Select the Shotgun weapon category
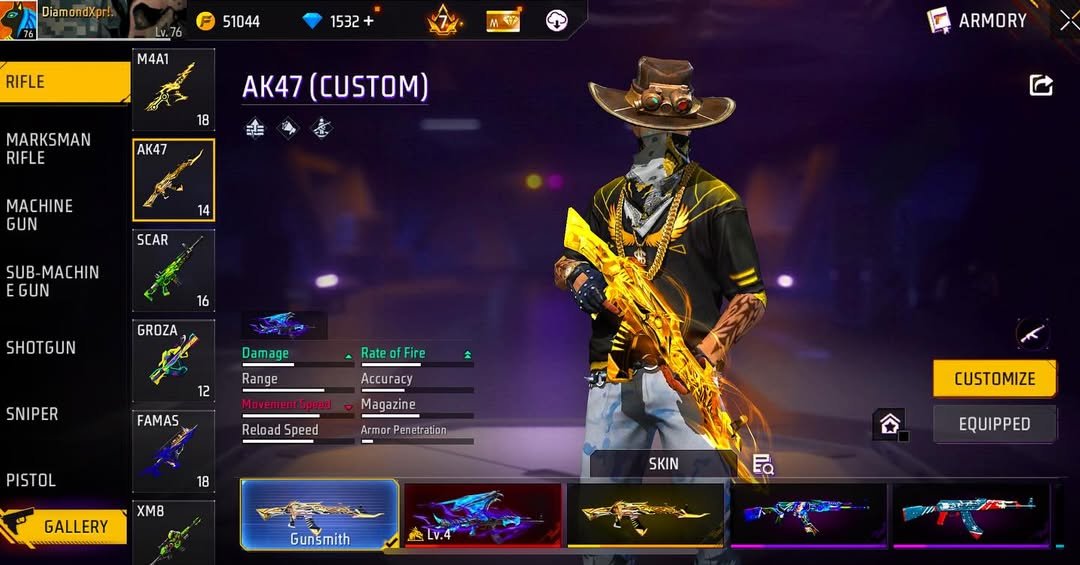The image size is (1080, 565). (x=41, y=348)
